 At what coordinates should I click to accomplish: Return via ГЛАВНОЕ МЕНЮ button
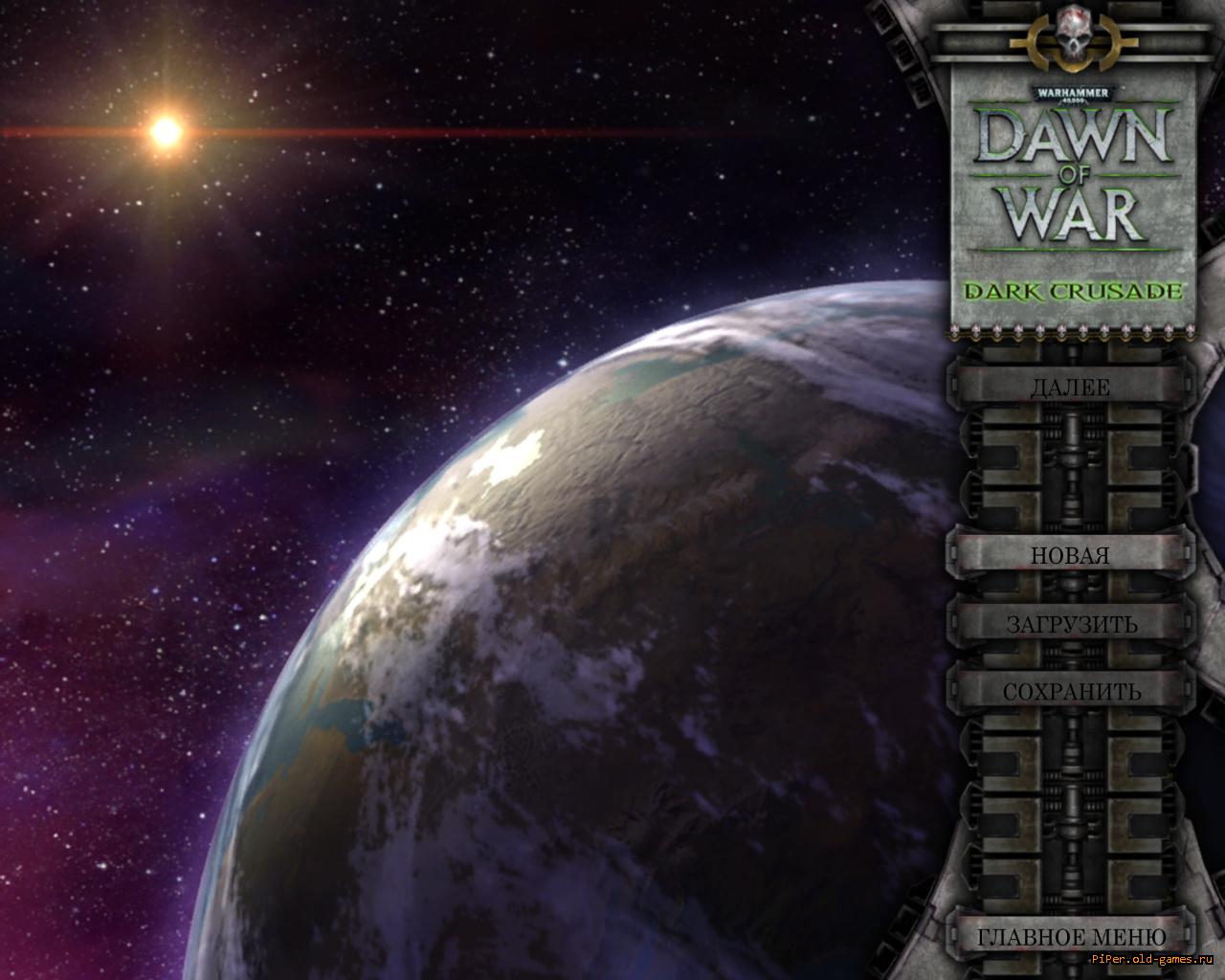pyautogui.click(x=1071, y=936)
